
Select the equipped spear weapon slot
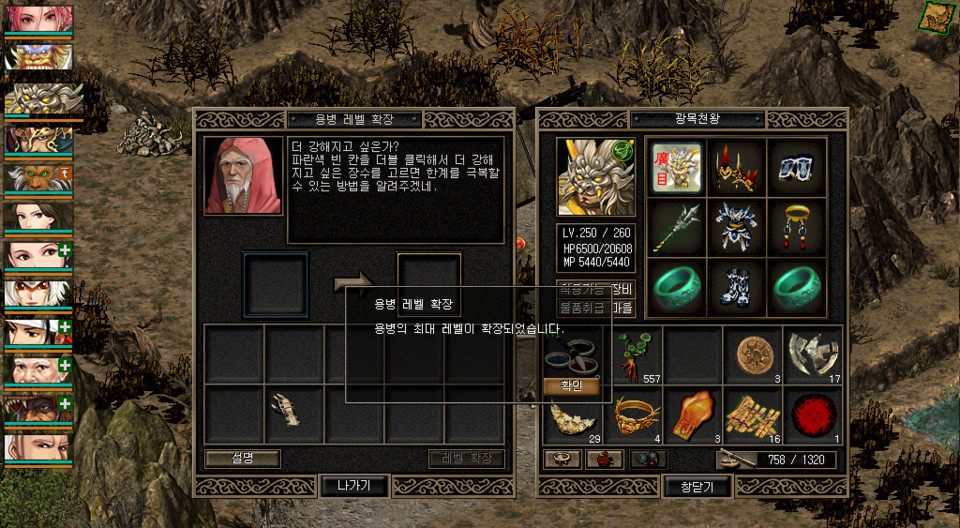click(674, 228)
